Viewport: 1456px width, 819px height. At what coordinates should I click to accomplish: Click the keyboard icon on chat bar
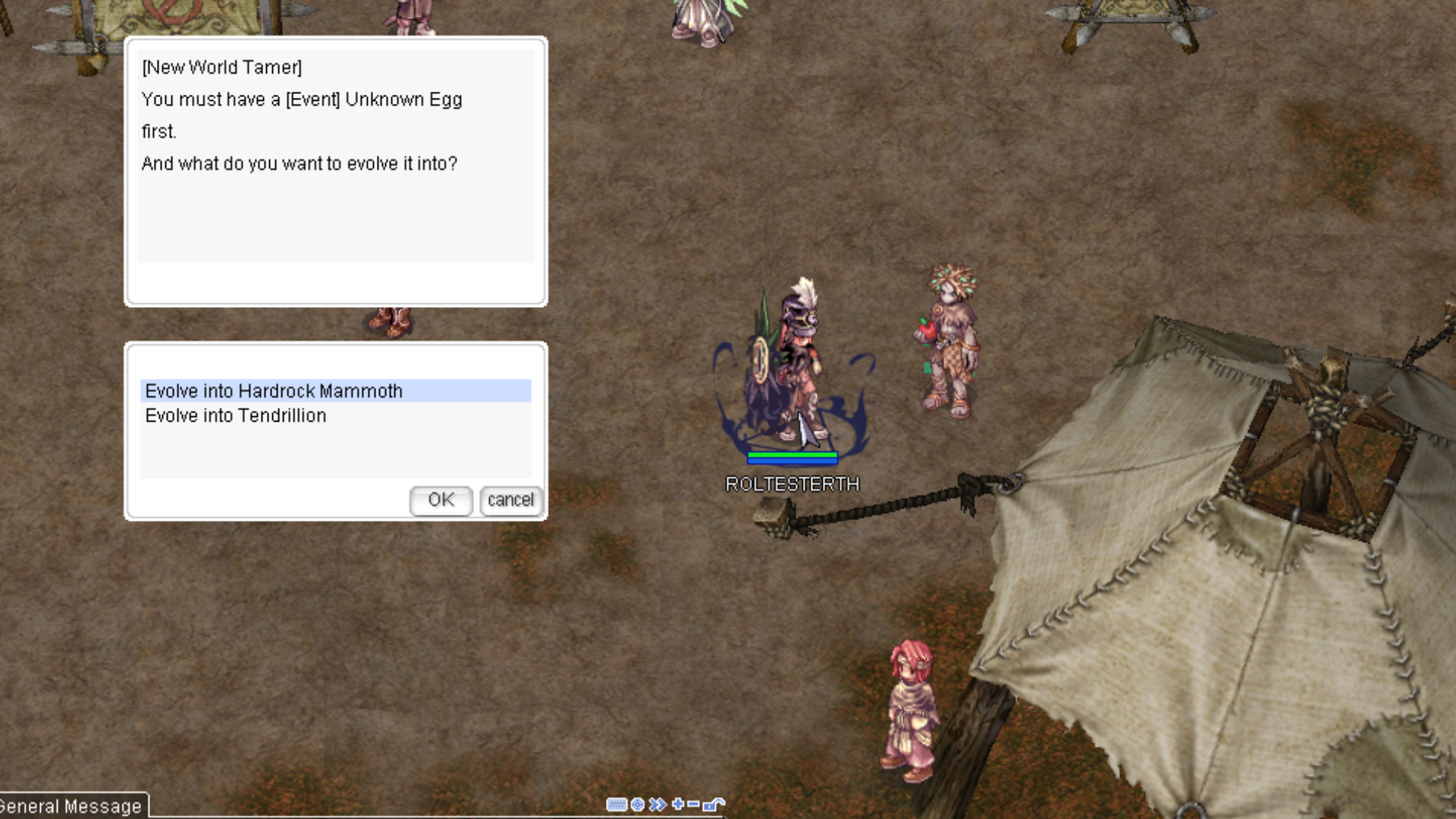[x=617, y=805]
